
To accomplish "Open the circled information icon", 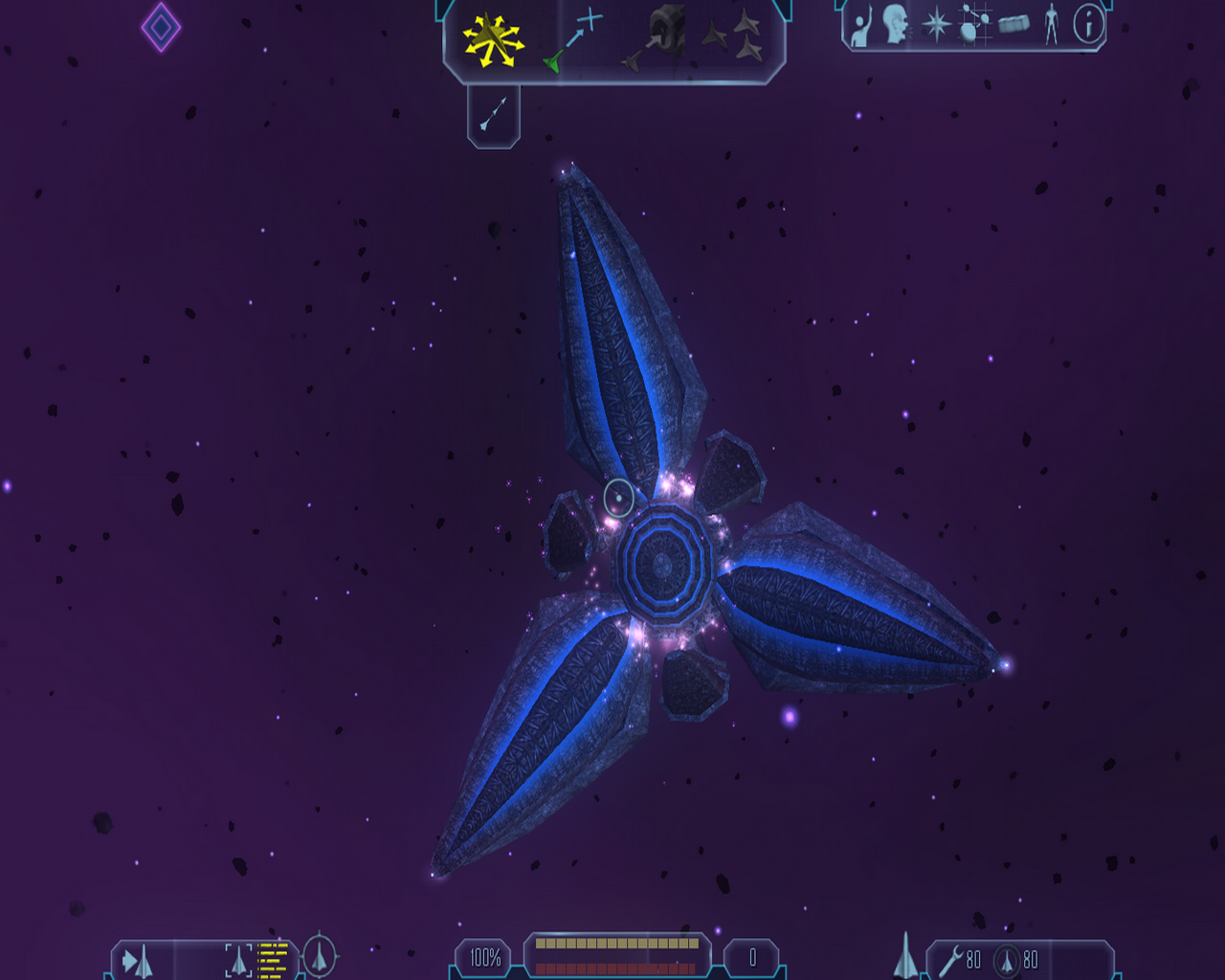I will click(x=1088, y=24).
